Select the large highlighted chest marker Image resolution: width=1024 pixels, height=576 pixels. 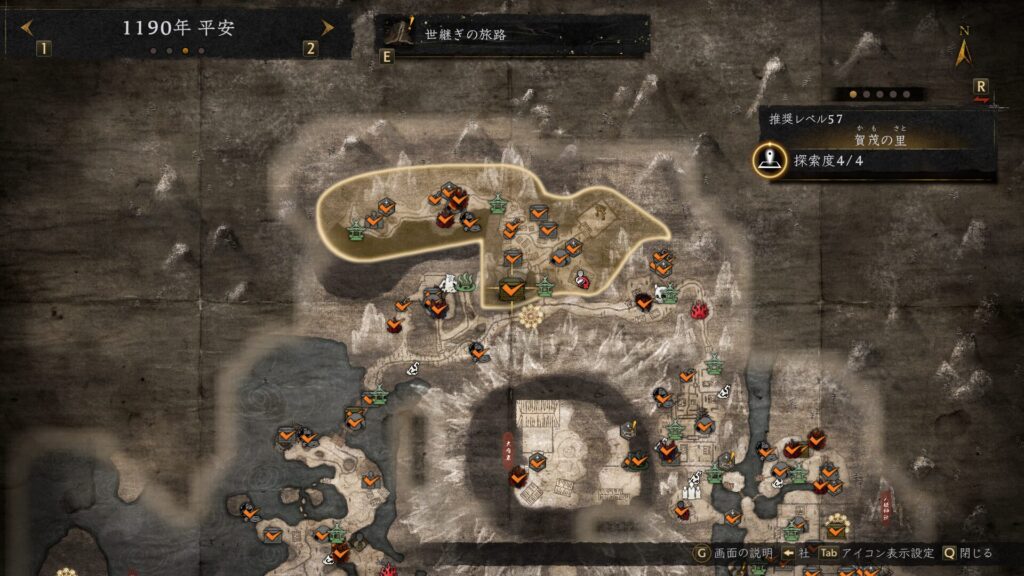(x=511, y=291)
